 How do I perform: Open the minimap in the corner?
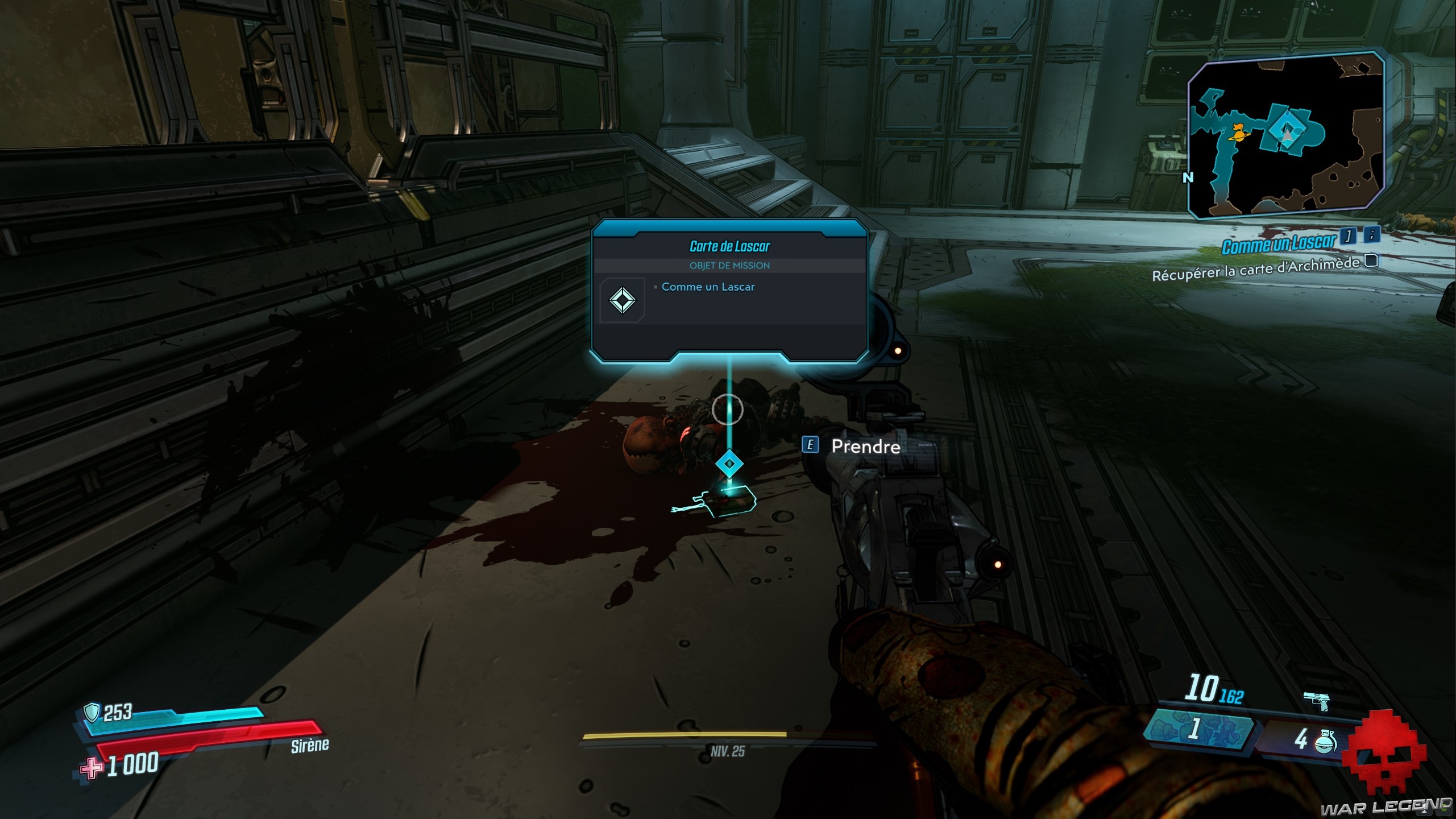point(1286,136)
